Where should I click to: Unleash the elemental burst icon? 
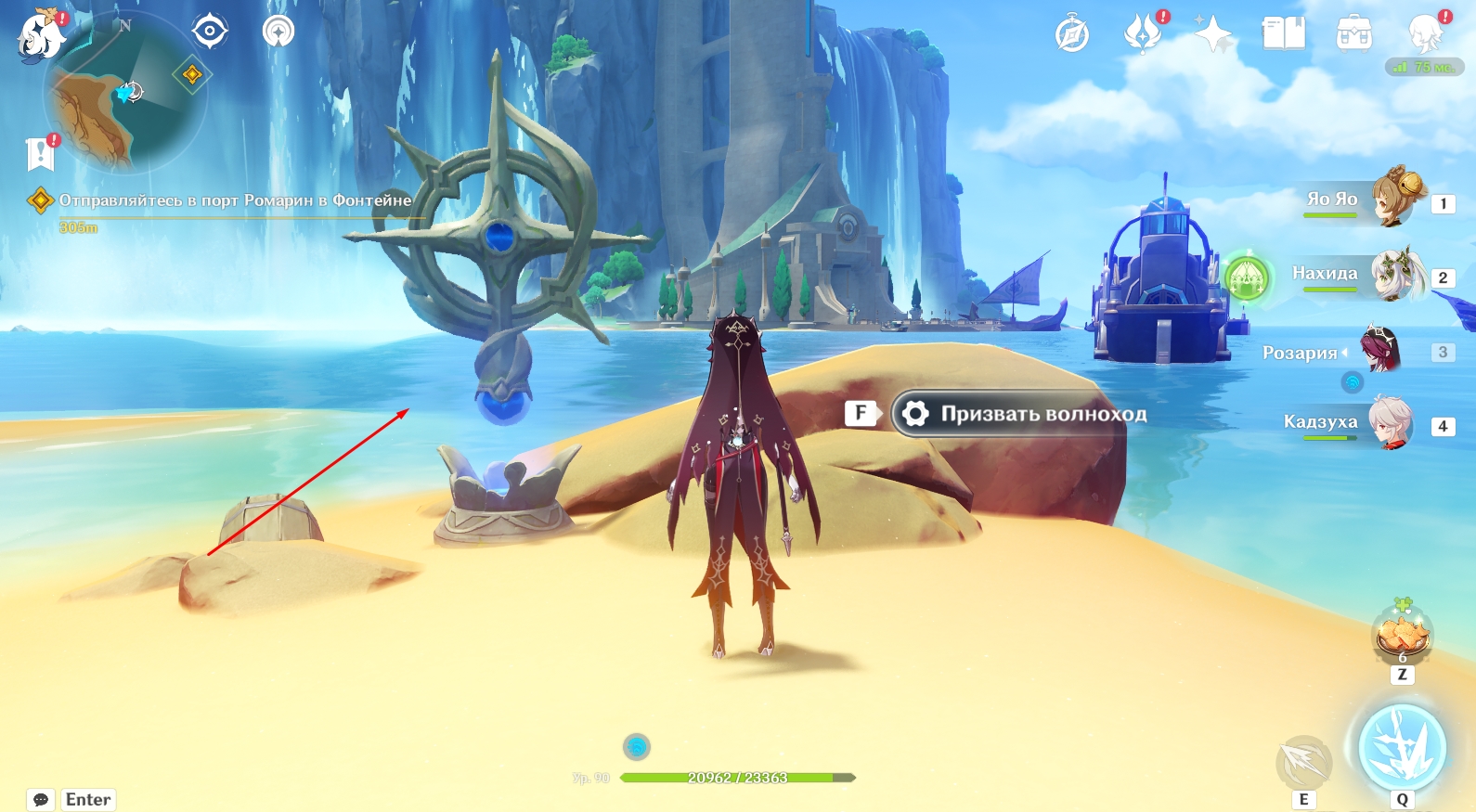coord(1402,749)
